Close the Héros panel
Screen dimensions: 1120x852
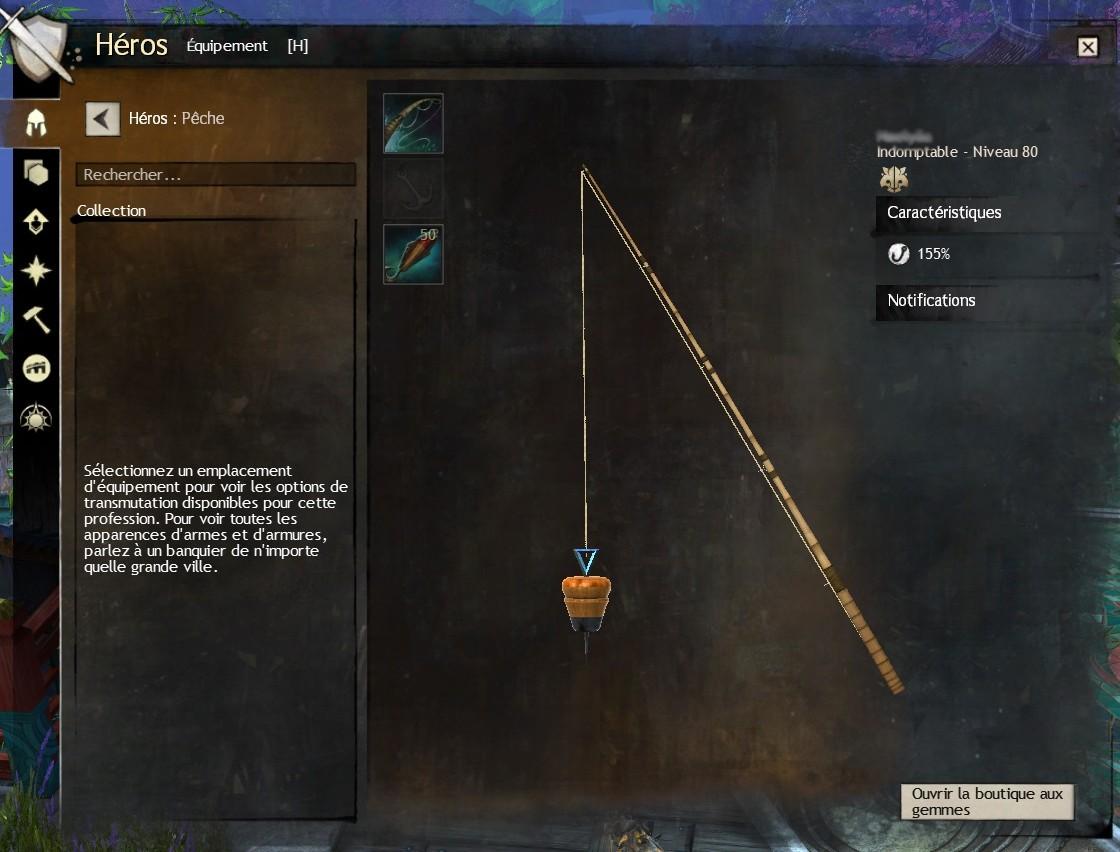(1087, 47)
